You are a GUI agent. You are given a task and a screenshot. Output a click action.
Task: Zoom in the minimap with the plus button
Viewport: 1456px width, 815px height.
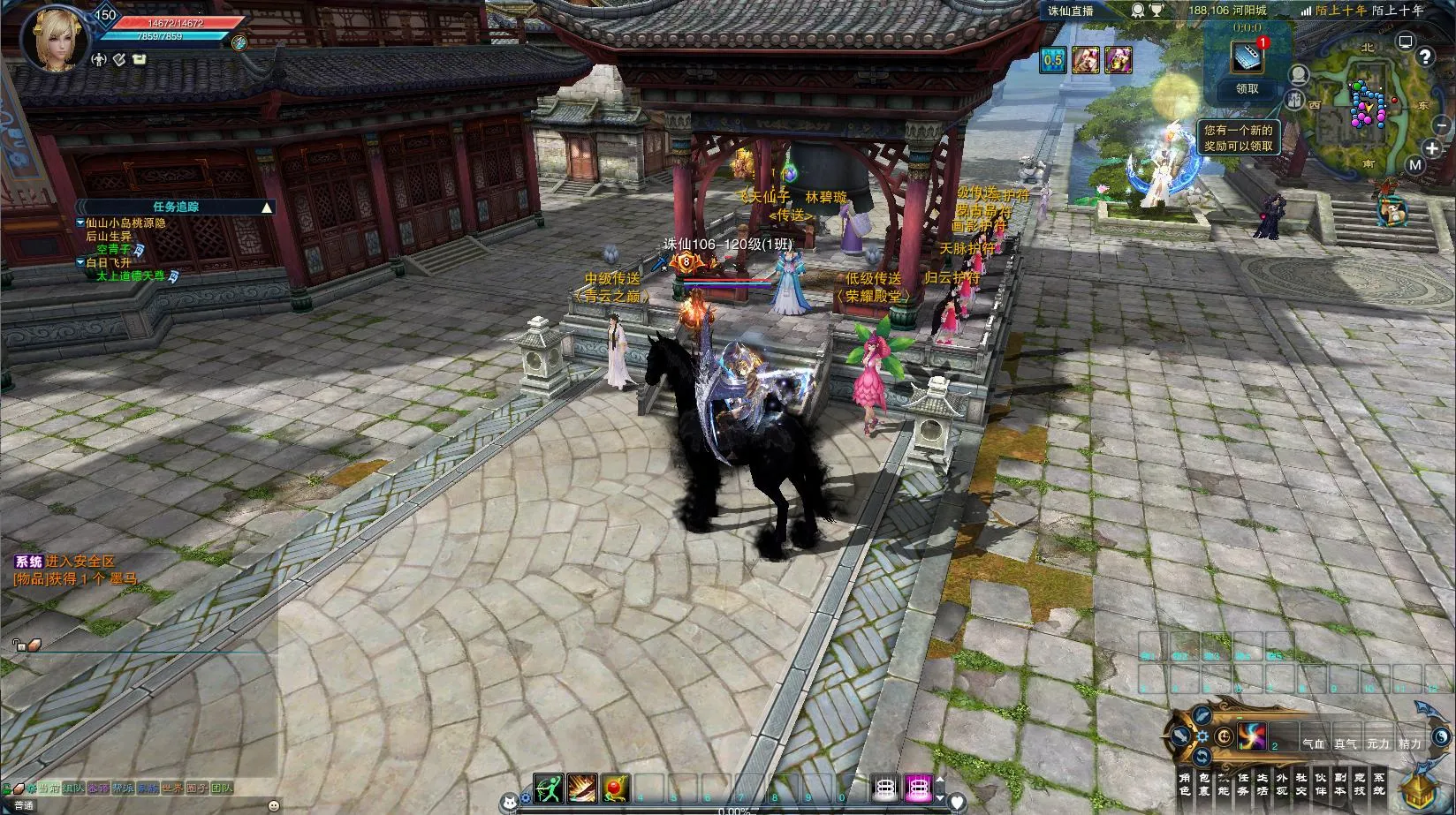[1432, 149]
